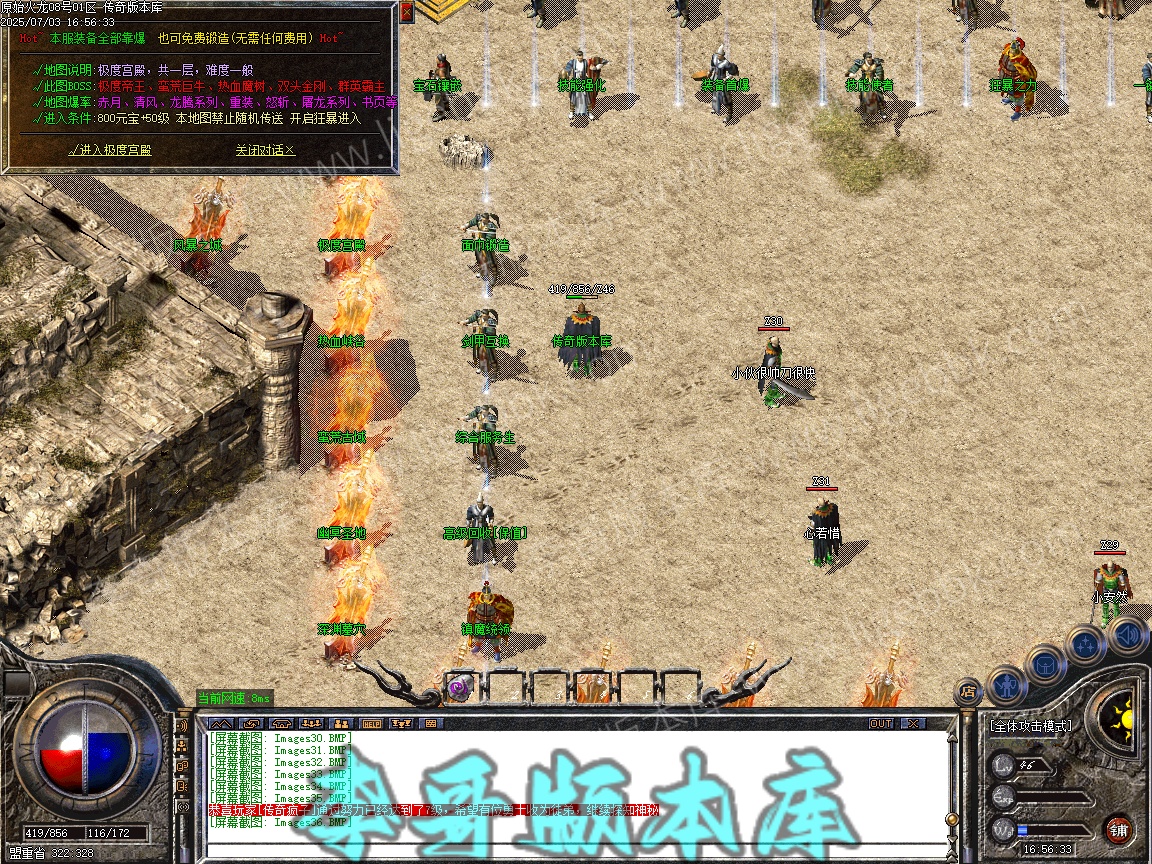1152x864 pixels.
Task: Enter the 极度宫殿 map via dialog link
Action: (110, 150)
